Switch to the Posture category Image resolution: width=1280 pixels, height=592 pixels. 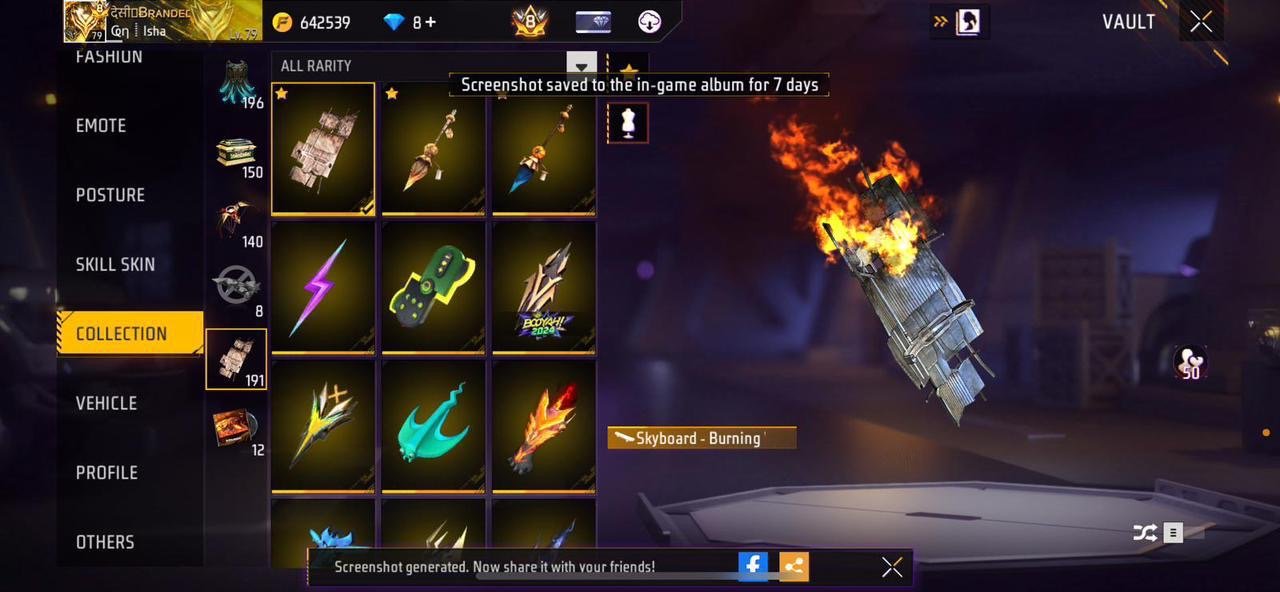click(x=110, y=195)
